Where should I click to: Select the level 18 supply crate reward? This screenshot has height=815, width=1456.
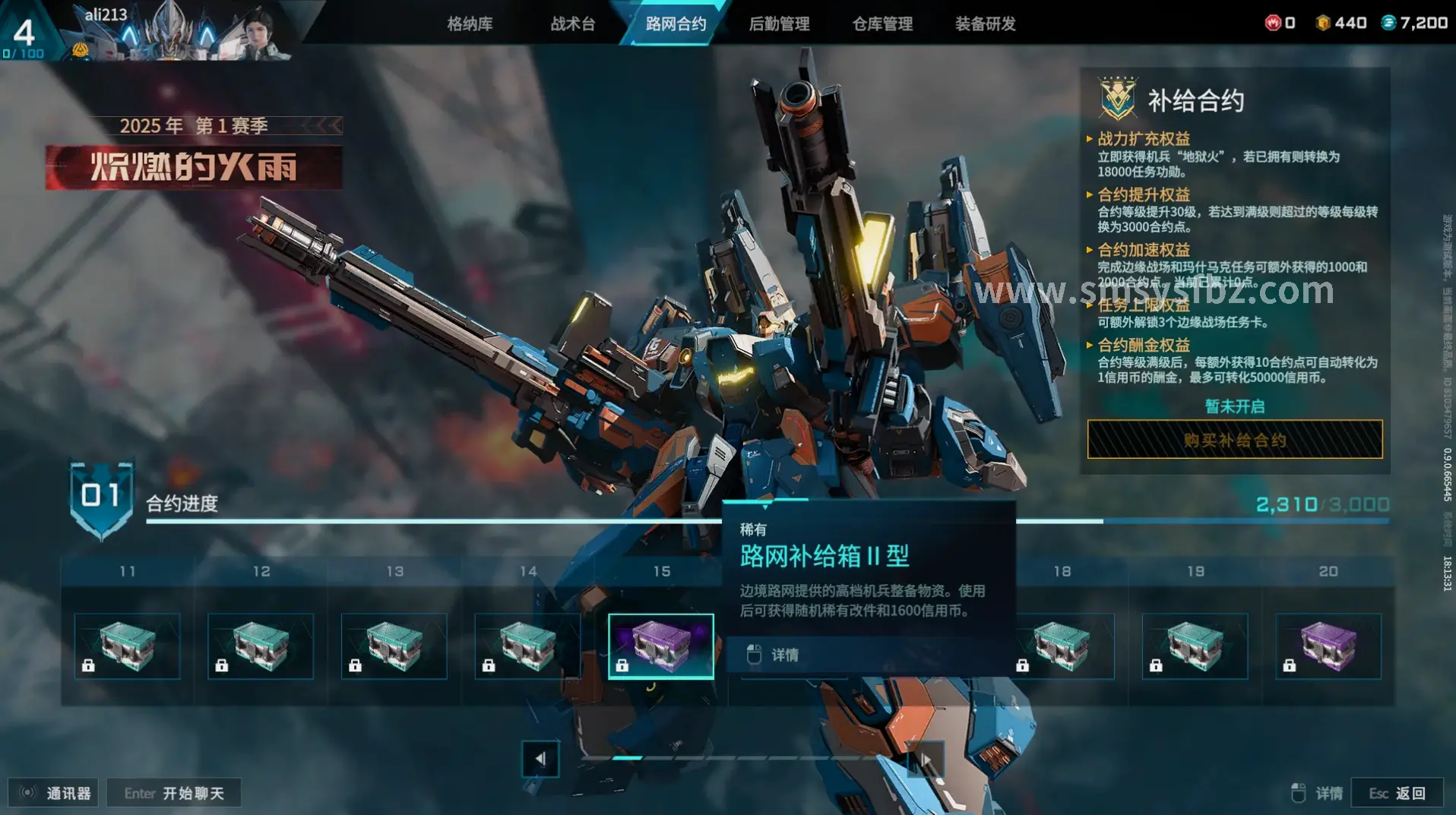point(1062,646)
